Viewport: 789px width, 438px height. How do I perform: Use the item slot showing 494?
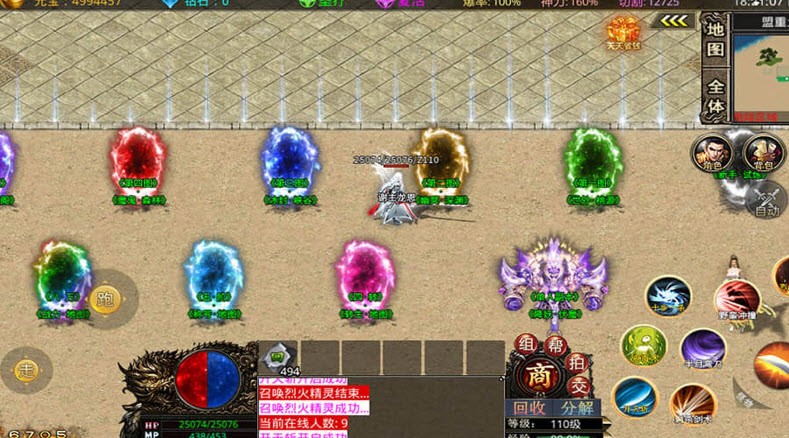279,358
